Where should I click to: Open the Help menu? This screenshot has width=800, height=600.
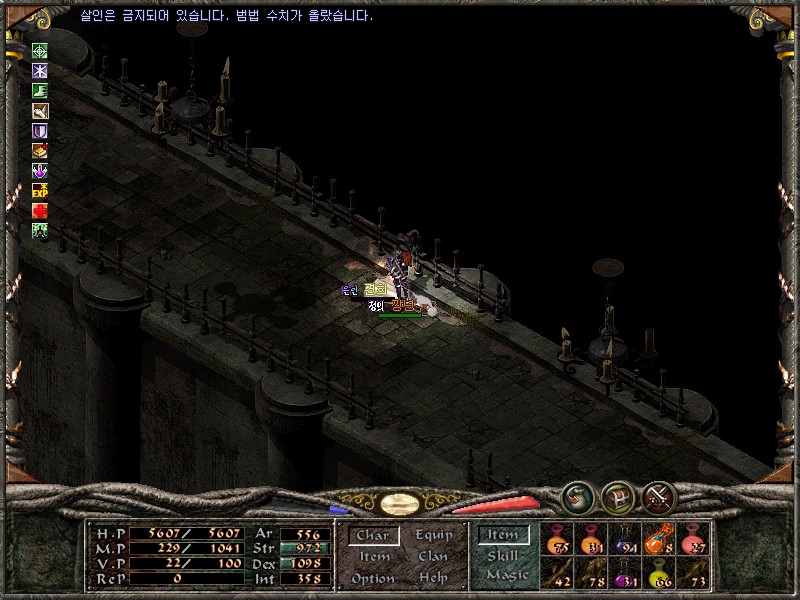(434, 578)
